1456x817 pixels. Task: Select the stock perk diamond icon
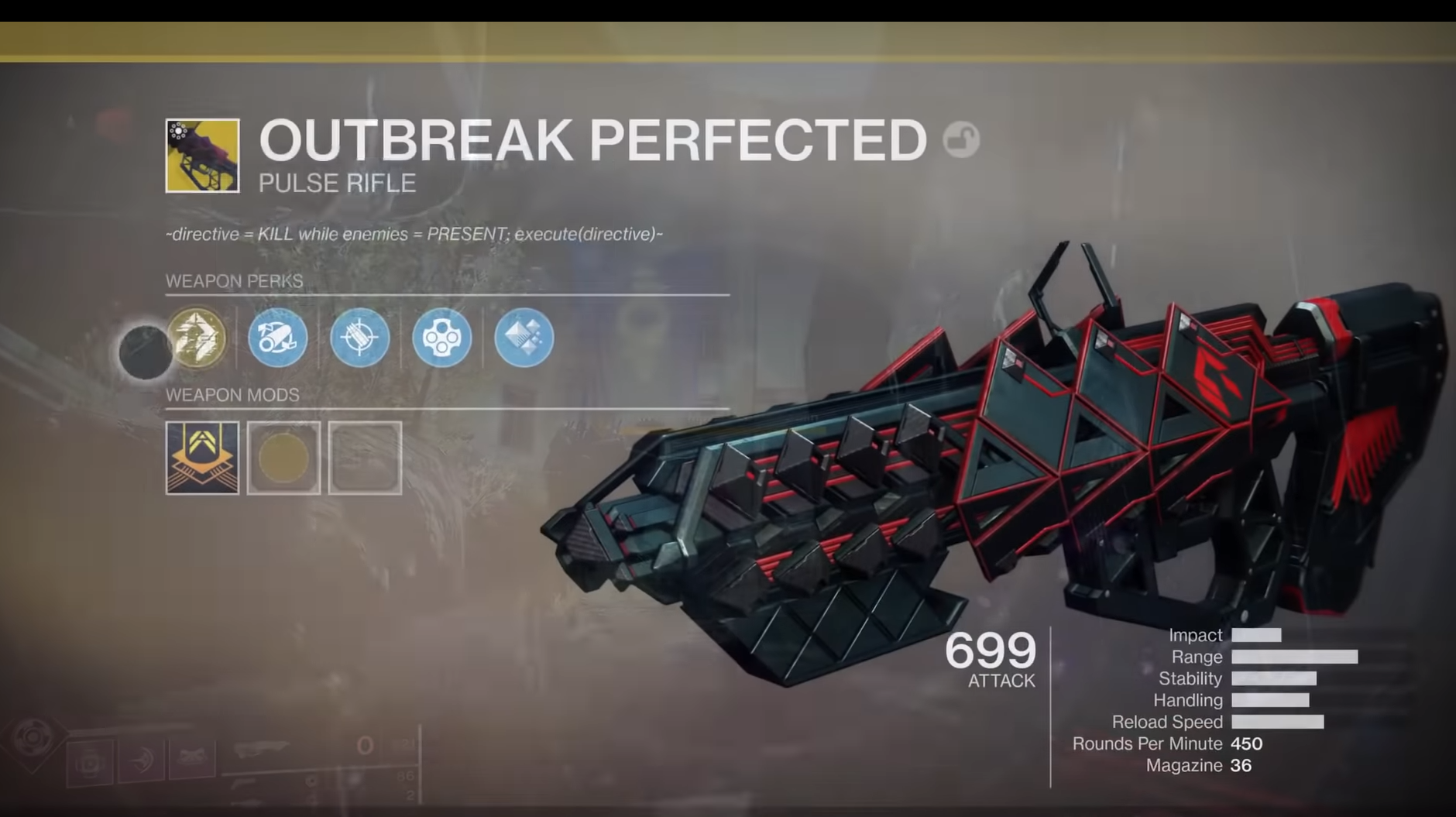click(x=524, y=337)
